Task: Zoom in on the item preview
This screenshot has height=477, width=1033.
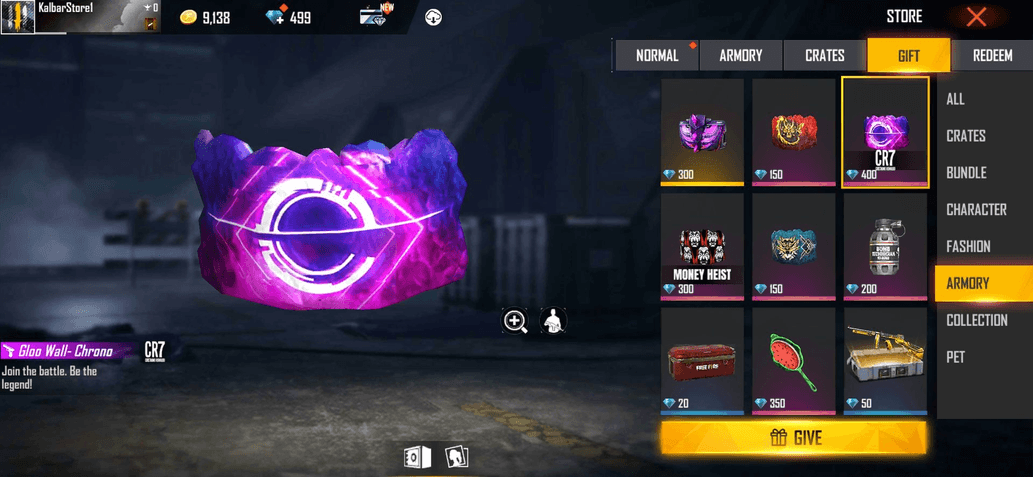Action: [x=515, y=321]
